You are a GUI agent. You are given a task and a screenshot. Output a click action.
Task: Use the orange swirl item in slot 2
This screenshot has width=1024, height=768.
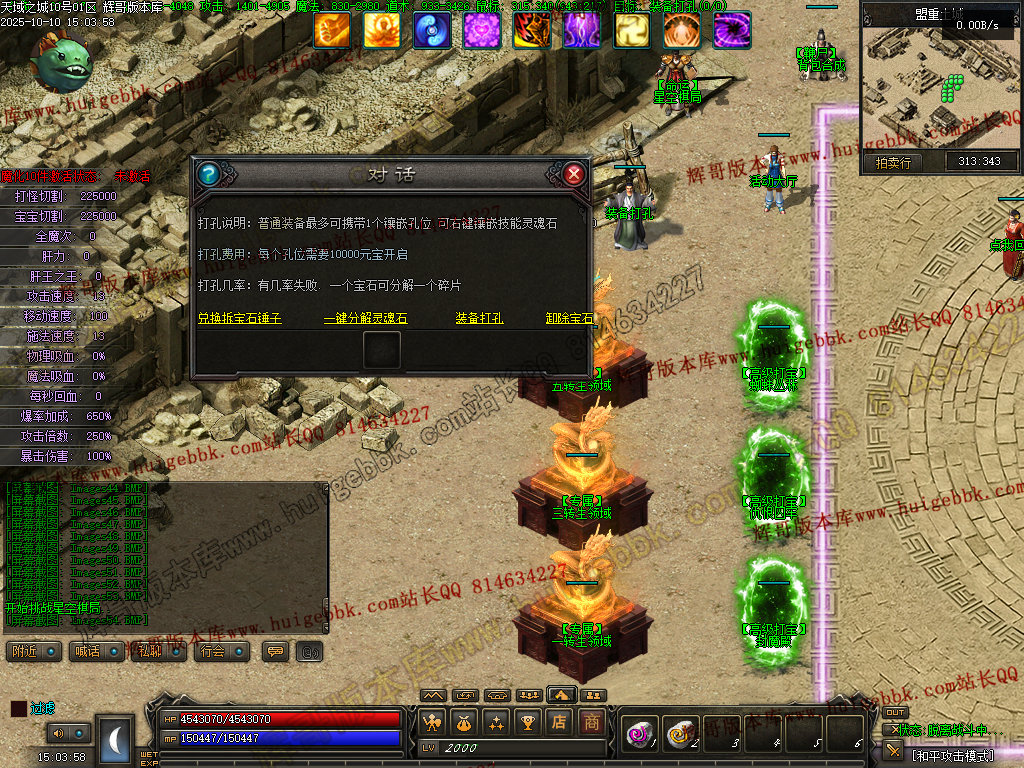679,735
